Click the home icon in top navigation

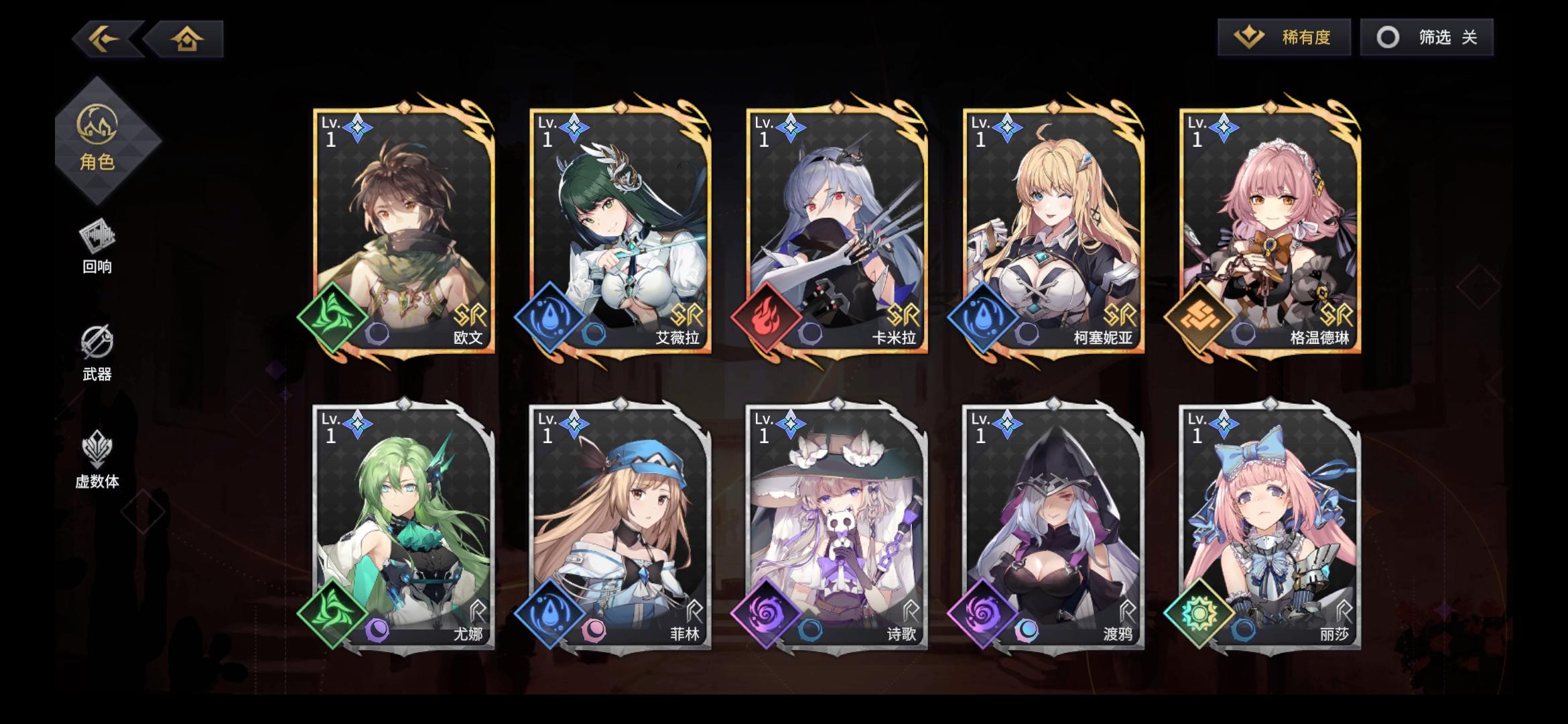(x=188, y=38)
